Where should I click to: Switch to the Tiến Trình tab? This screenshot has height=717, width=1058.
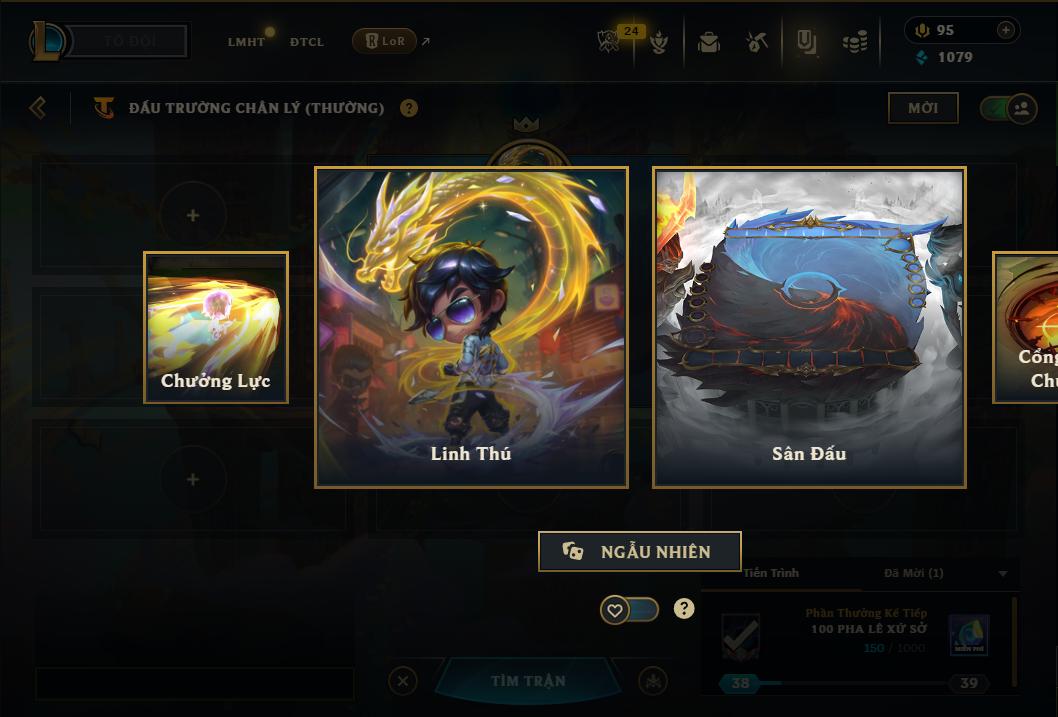771,573
